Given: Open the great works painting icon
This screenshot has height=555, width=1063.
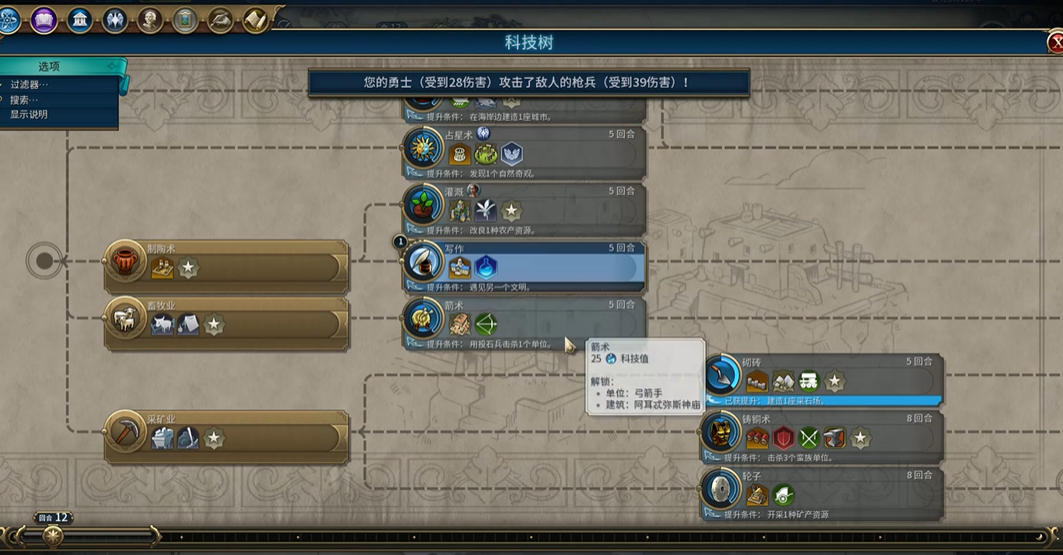Looking at the screenshot, I should point(185,19).
